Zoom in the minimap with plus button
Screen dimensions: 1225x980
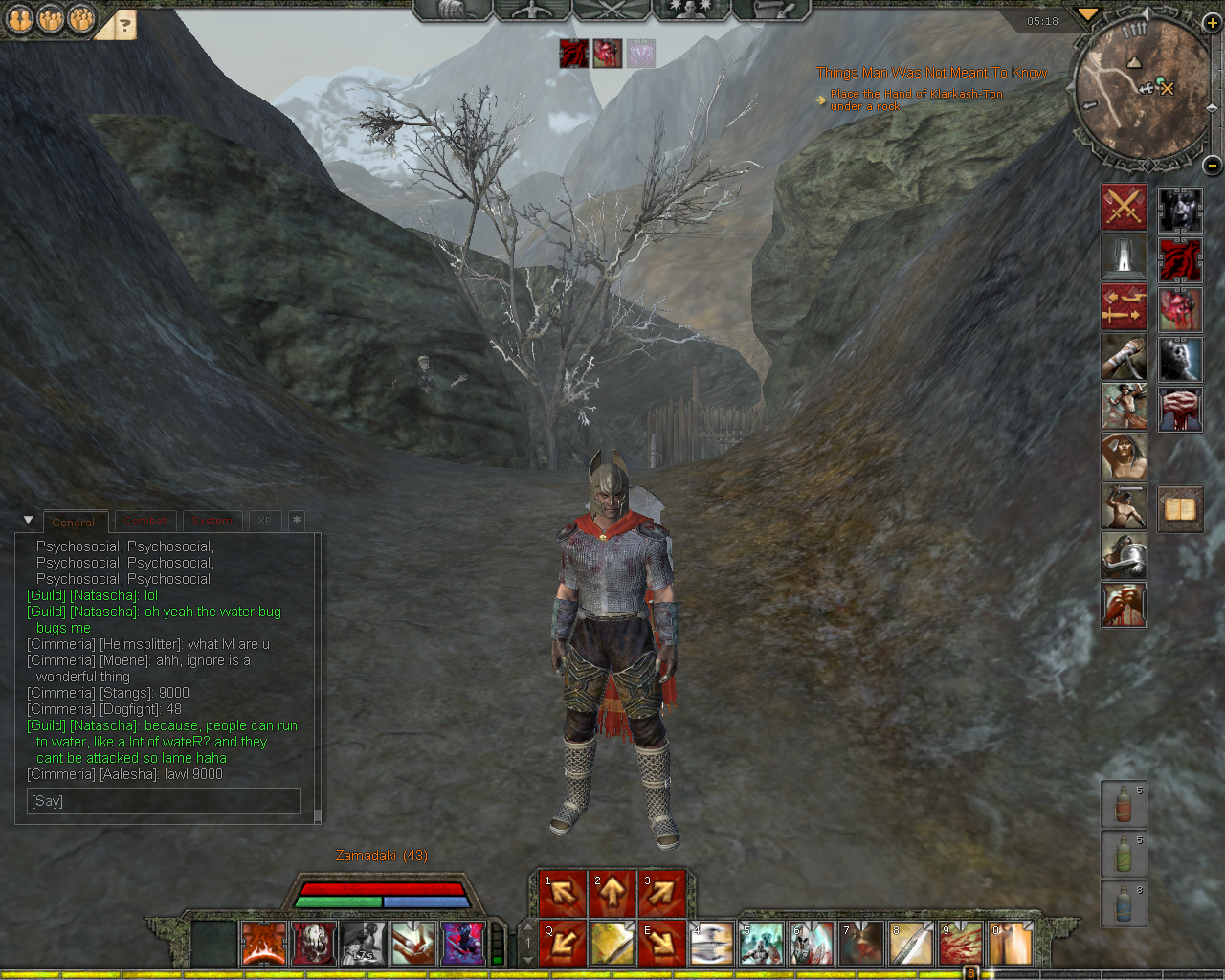coord(1212,23)
